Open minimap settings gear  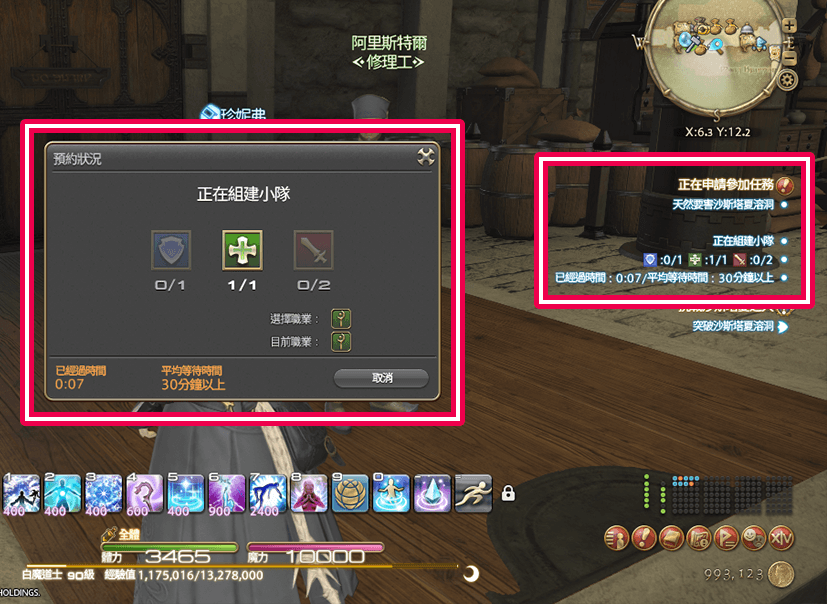788,80
